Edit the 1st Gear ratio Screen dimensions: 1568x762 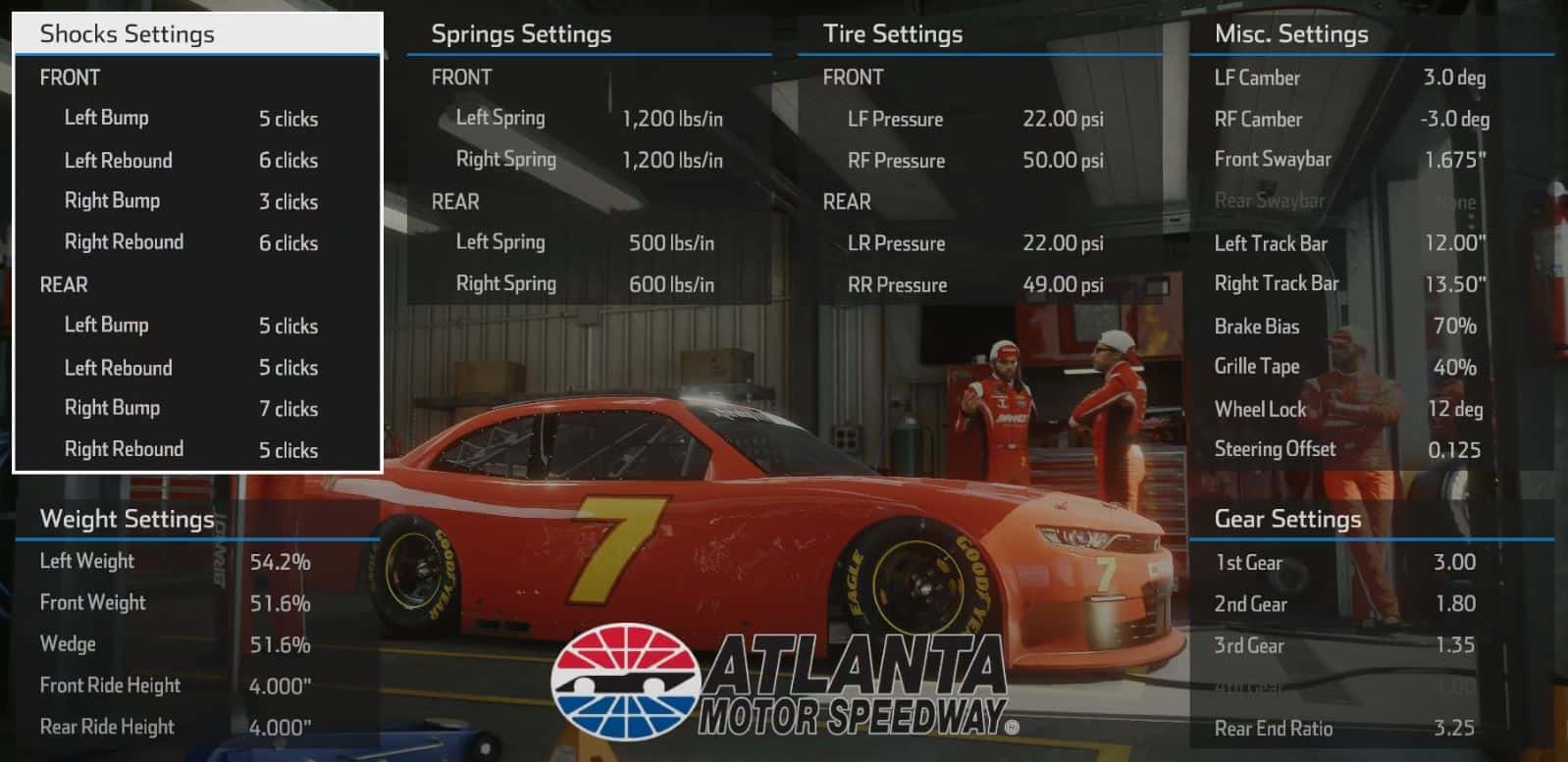1457,562
